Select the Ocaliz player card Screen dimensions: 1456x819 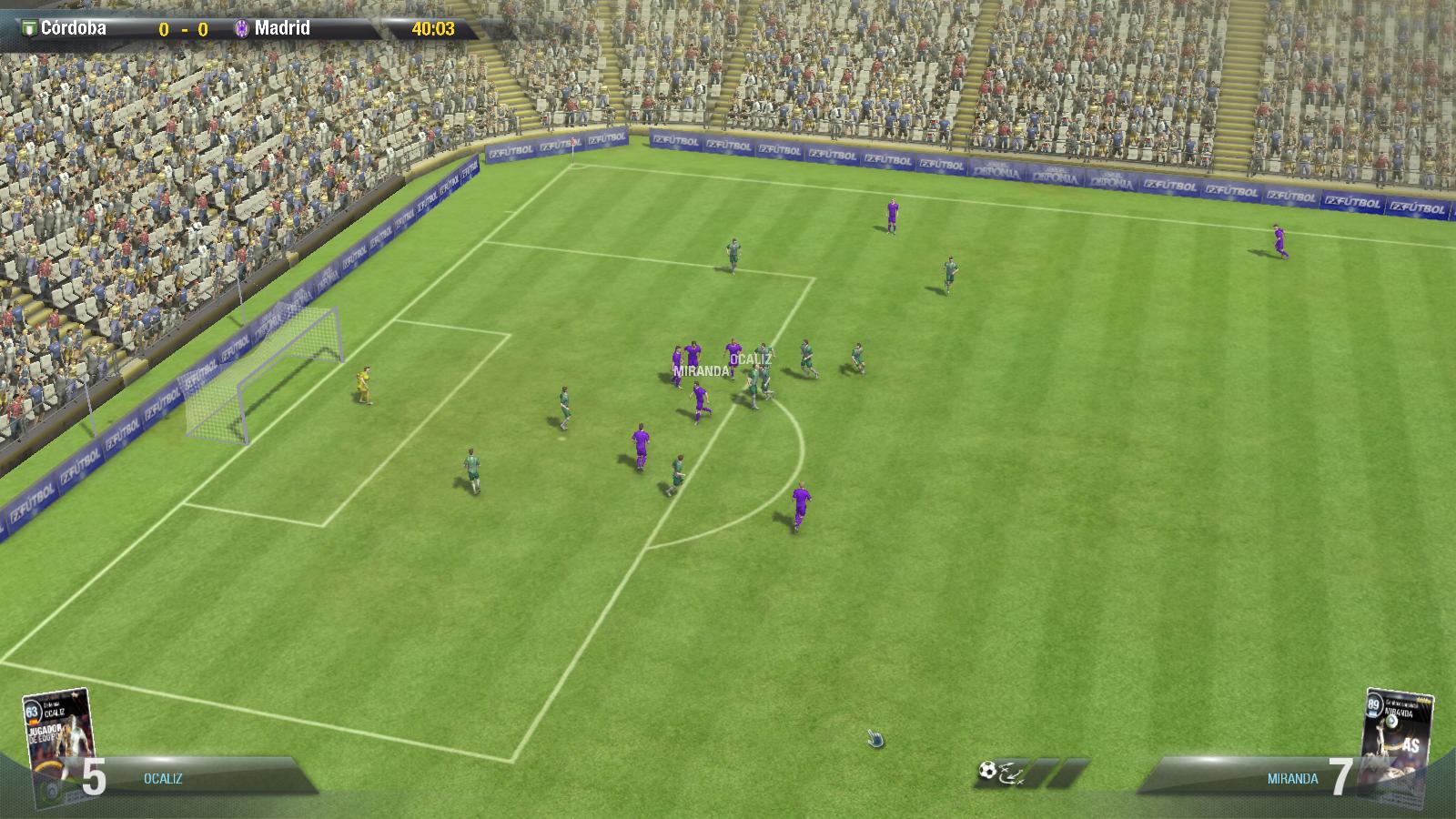click(59, 746)
